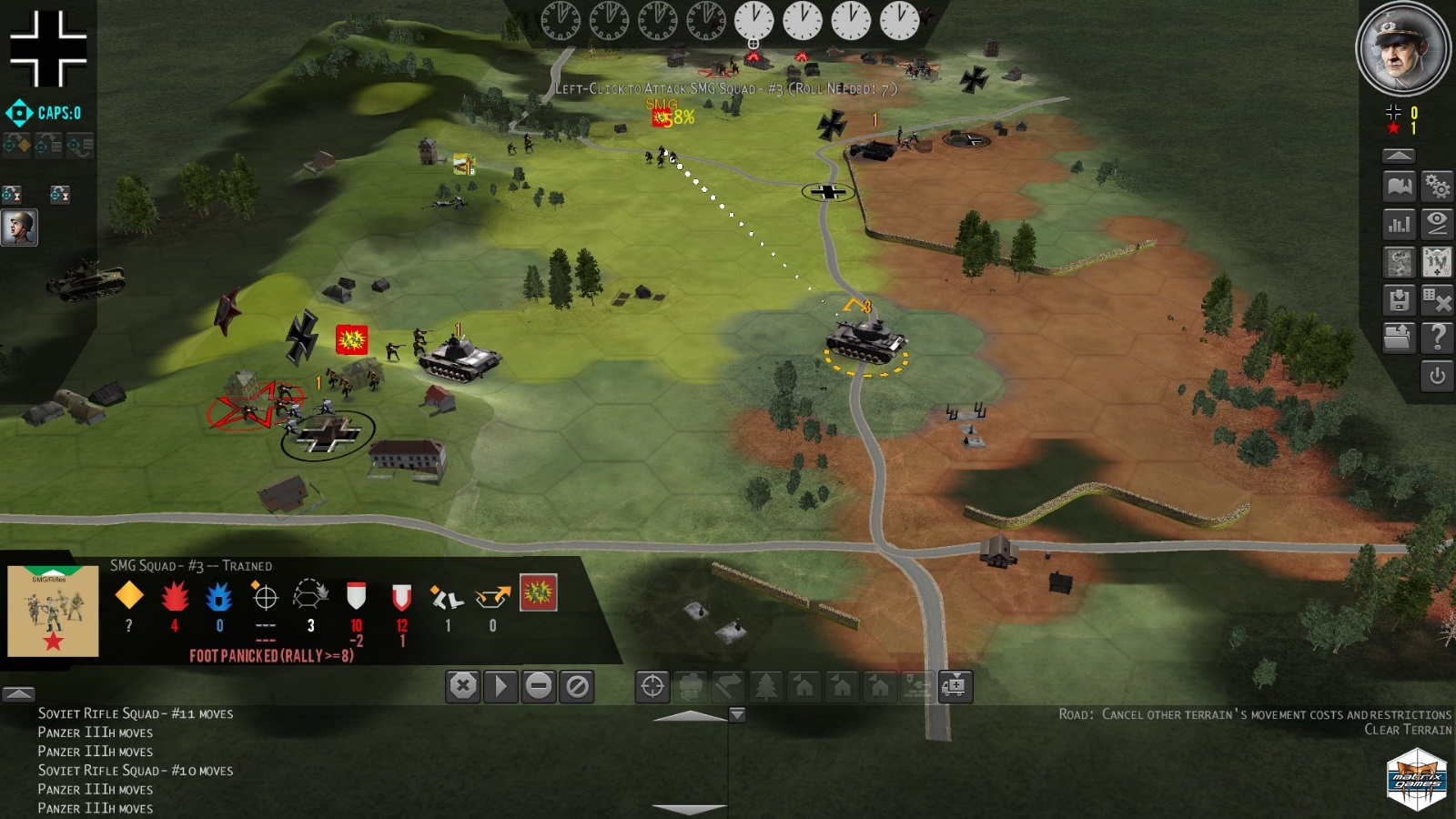The width and height of the screenshot is (1456, 819).
Task: Click the red explosion status icon
Action: 538,593
